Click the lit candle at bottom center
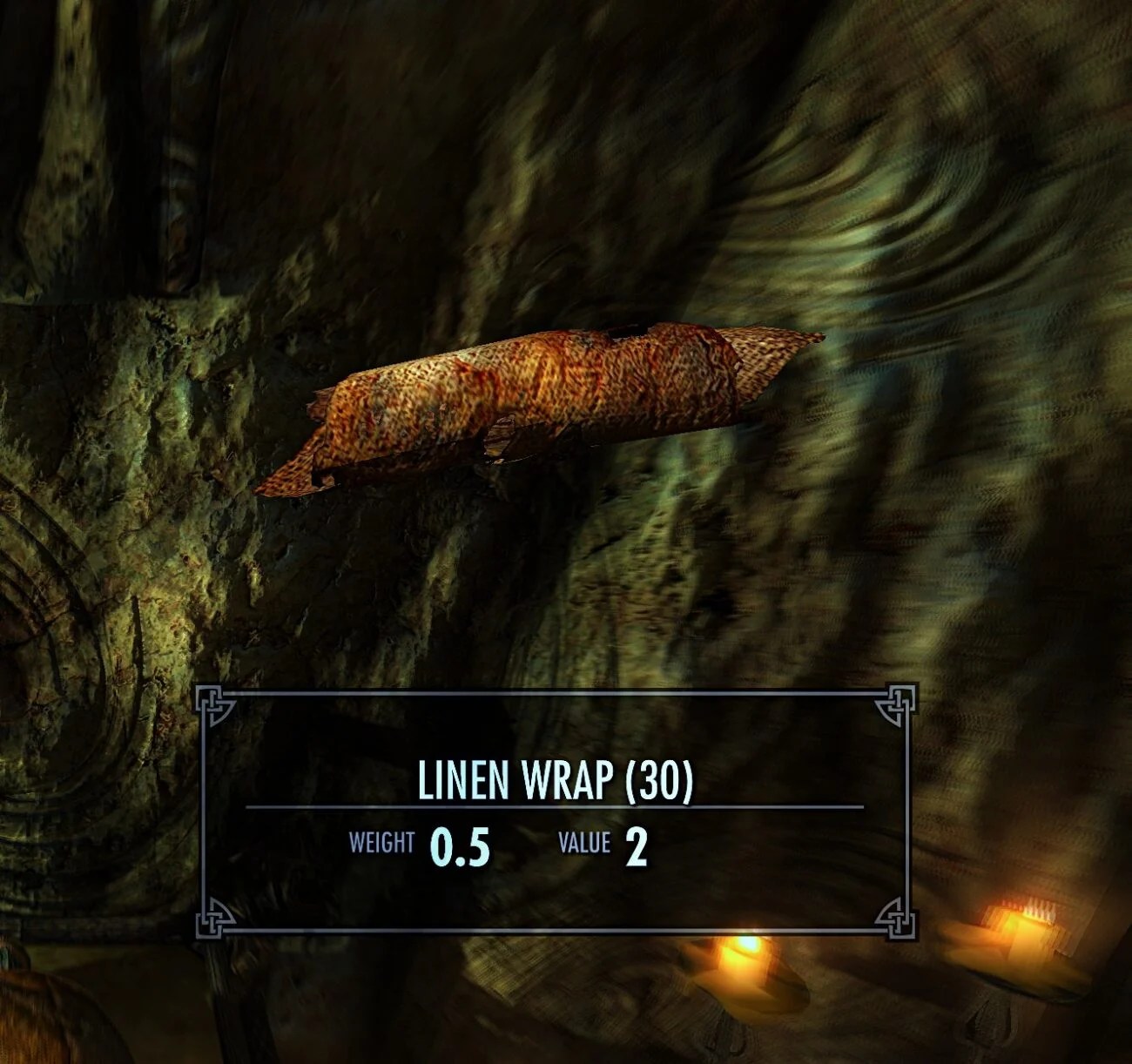The image size is (1132, 1064). [746, 966]
